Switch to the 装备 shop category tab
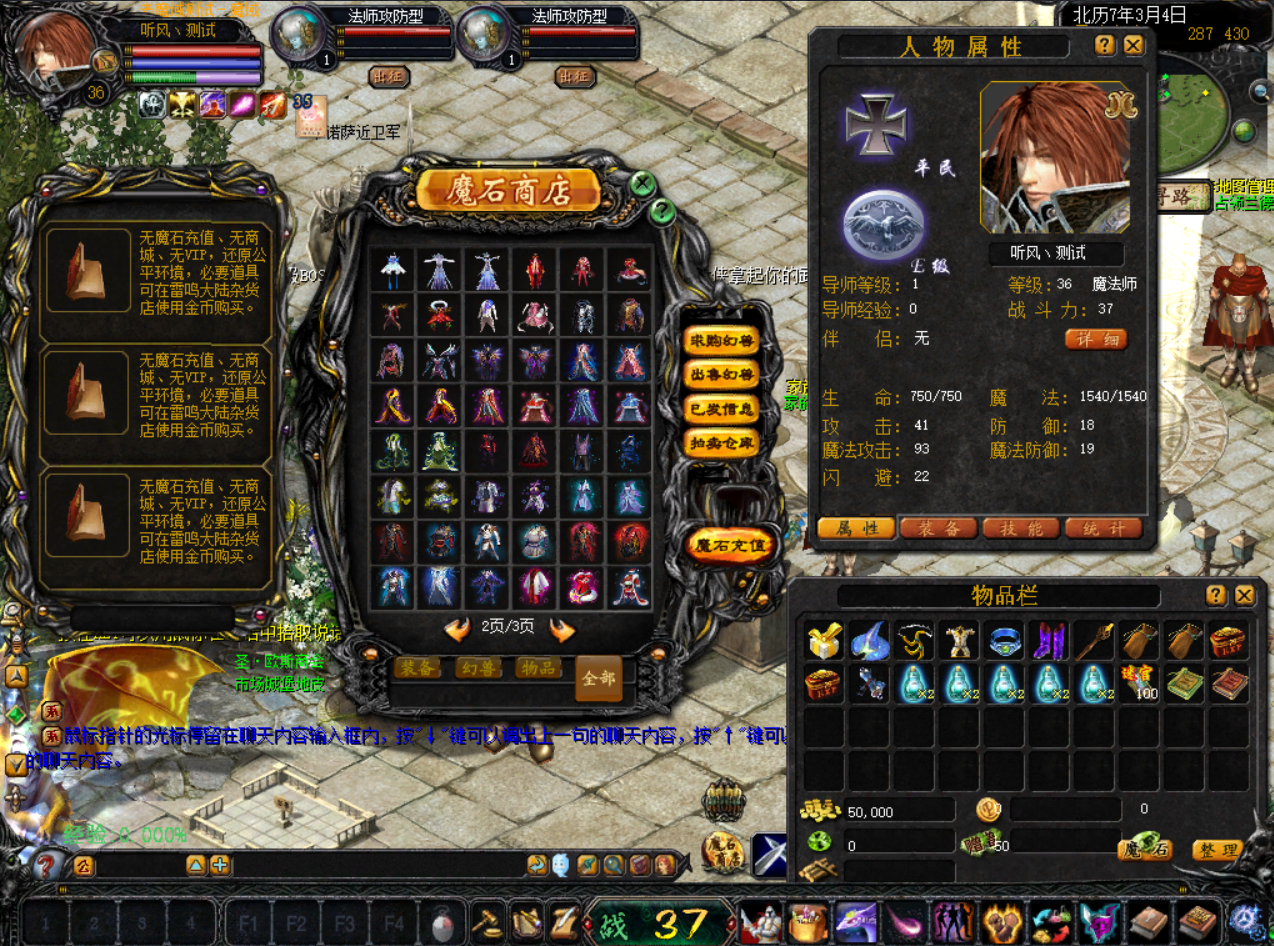 click(418, 668)
